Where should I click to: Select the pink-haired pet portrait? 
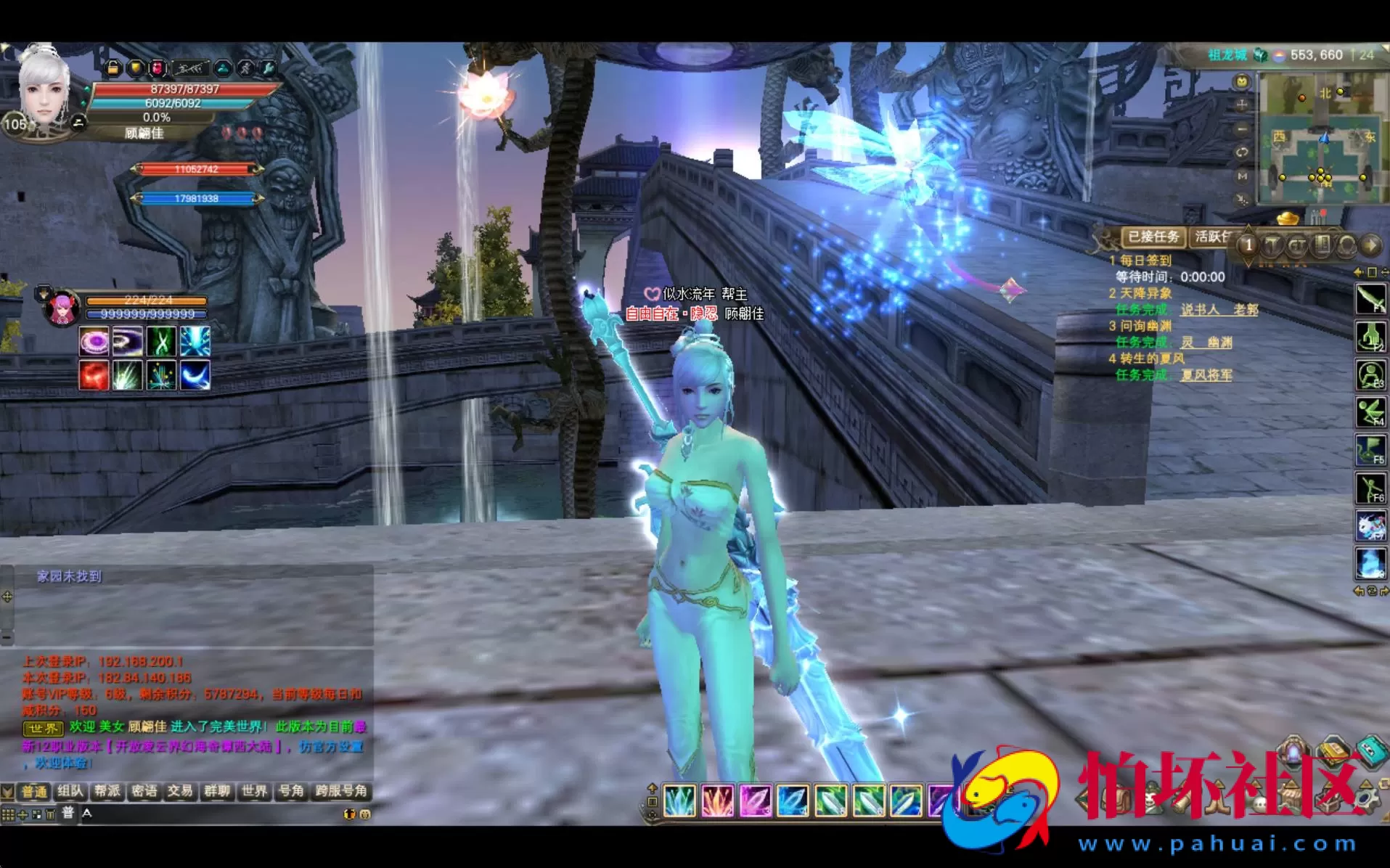(62, 308)
